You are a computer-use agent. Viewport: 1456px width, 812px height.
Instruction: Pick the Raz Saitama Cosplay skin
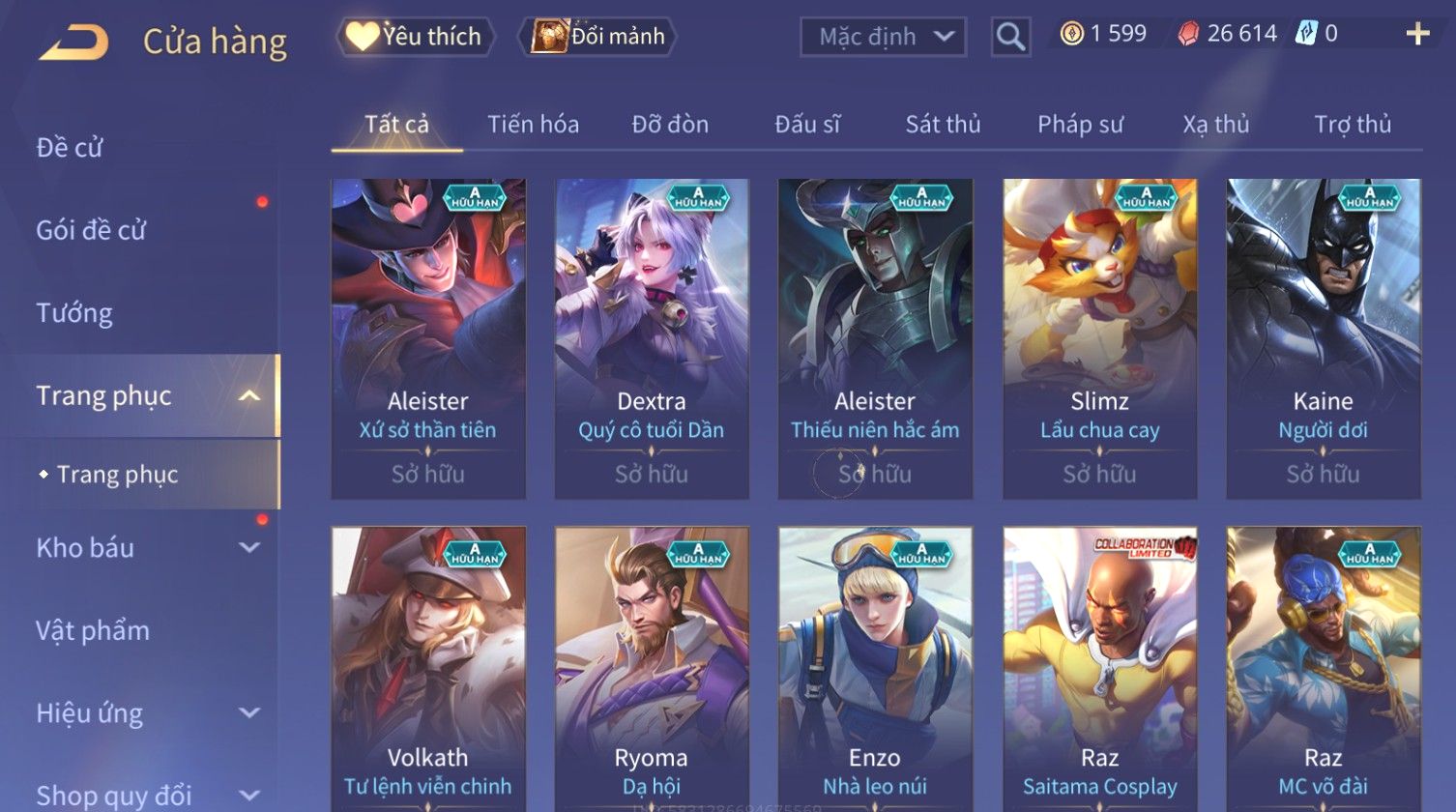(x=1099, y=667)
